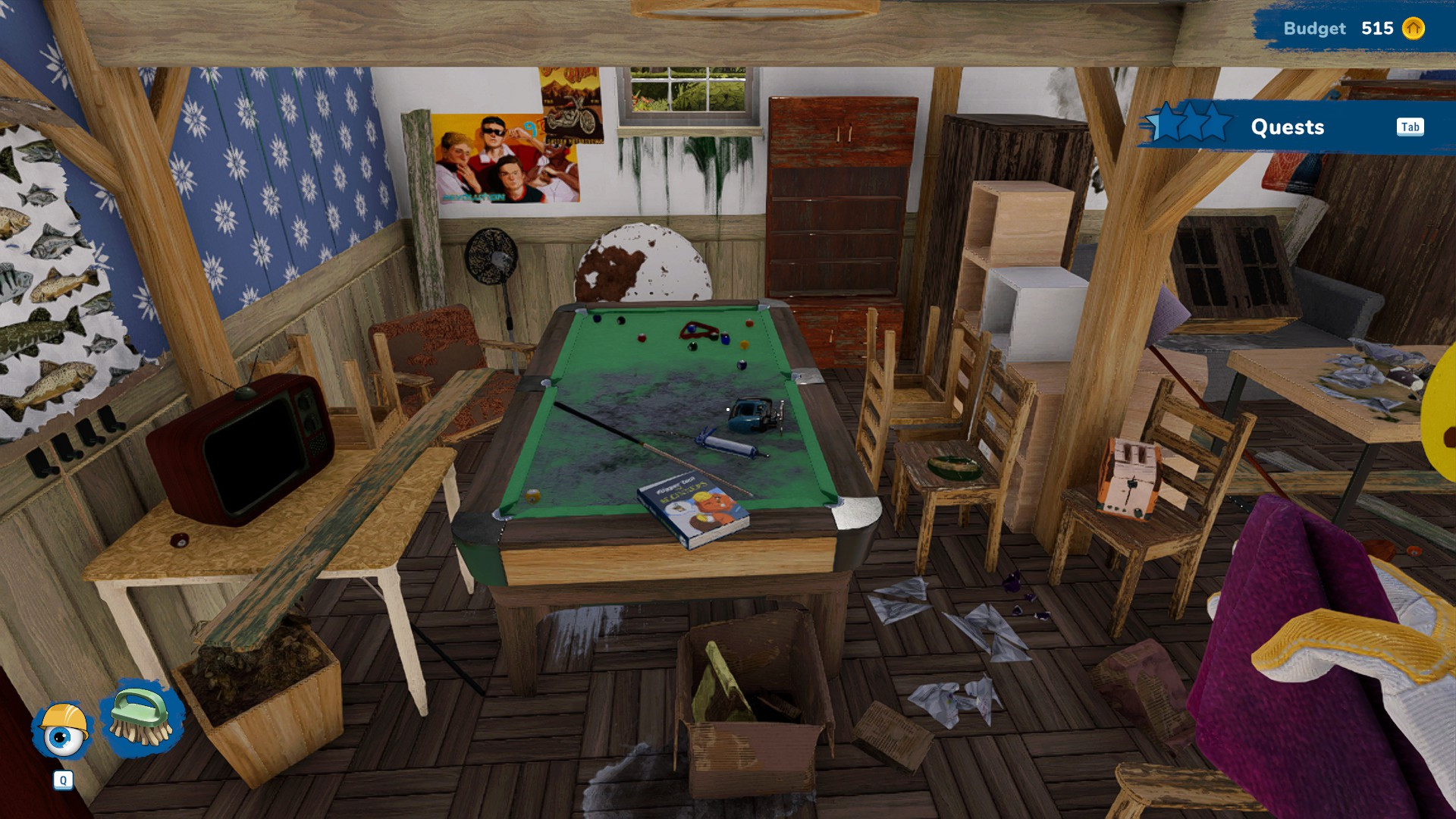Open the Quests panel
The image size is (1456, 819).
point(1287,127)
